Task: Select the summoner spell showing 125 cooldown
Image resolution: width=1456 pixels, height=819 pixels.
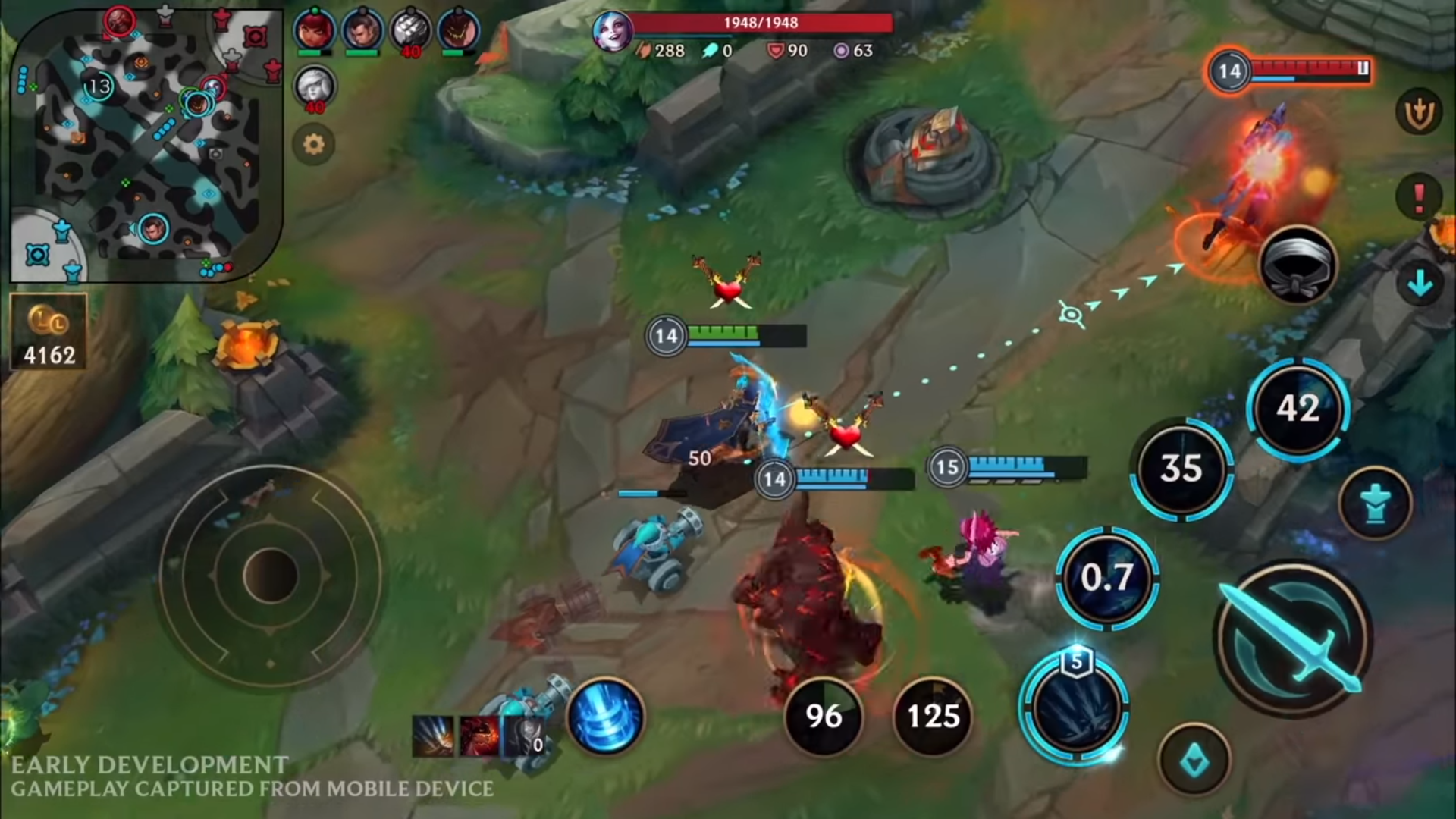Action: tap(934, 717)
